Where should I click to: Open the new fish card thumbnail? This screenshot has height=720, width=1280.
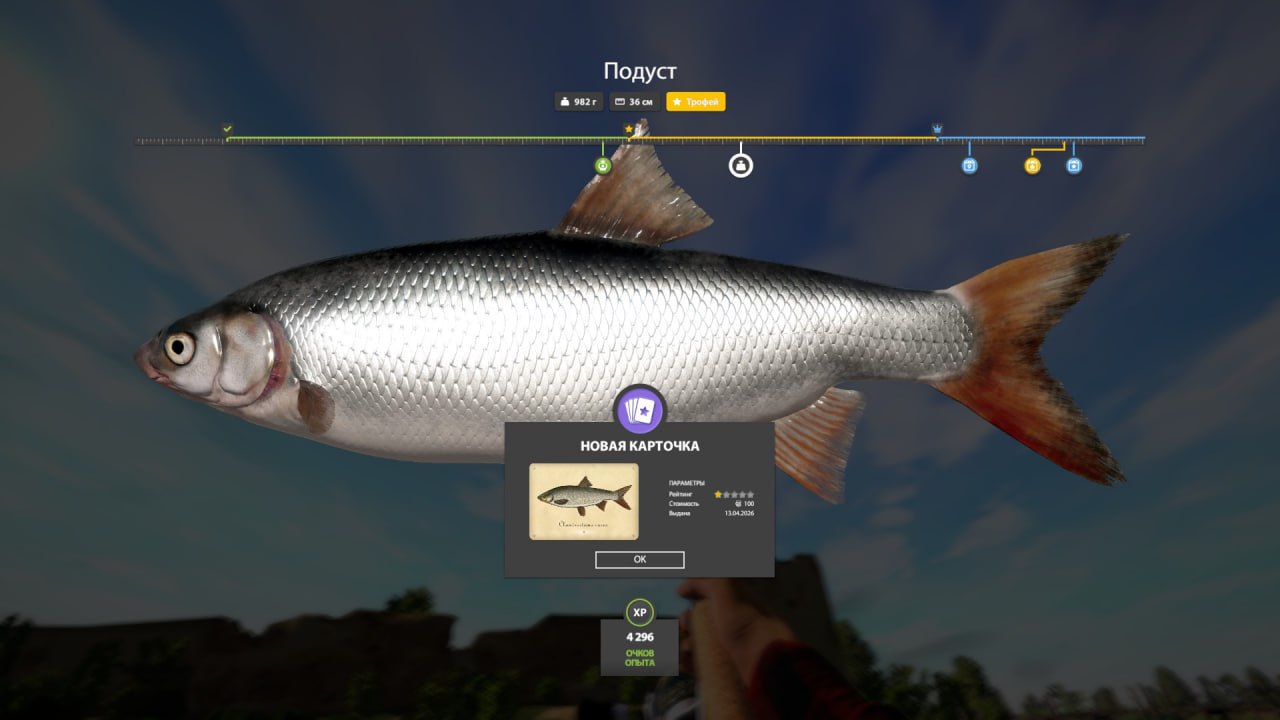click(584, 501)
